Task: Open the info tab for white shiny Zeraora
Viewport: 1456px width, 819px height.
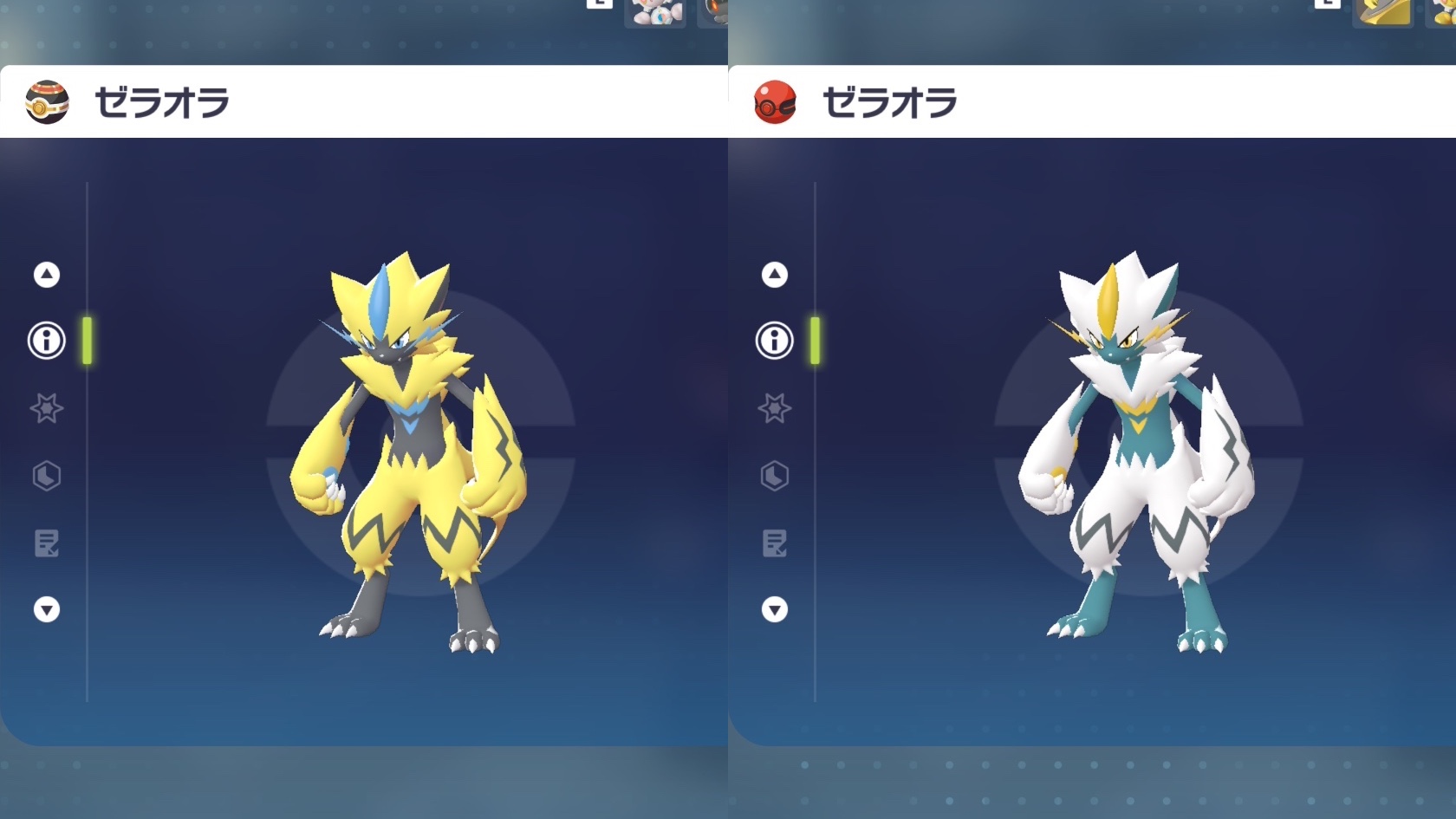Action: (775, 341)
